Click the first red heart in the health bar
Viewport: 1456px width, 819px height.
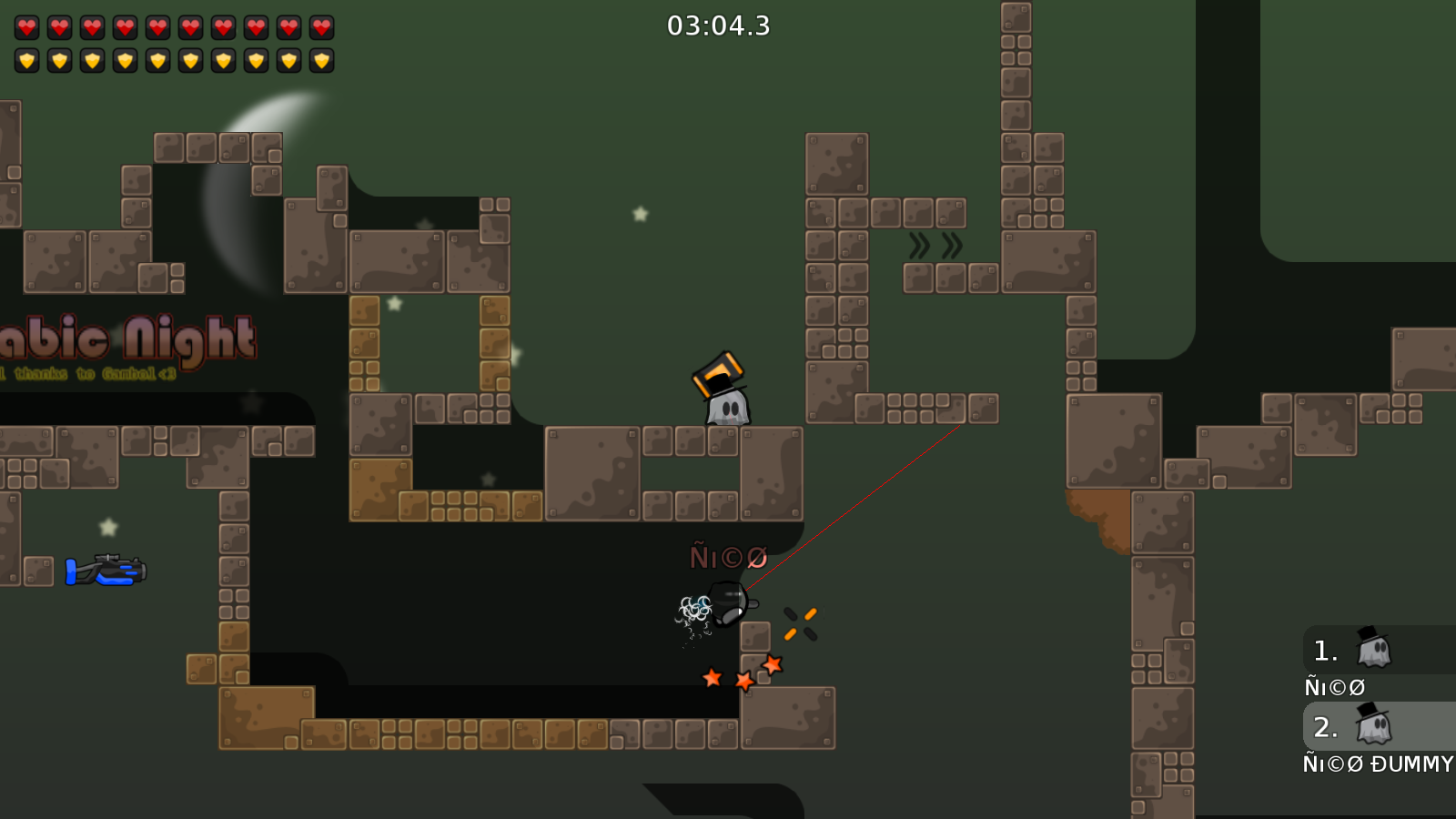tap(26, 26)
